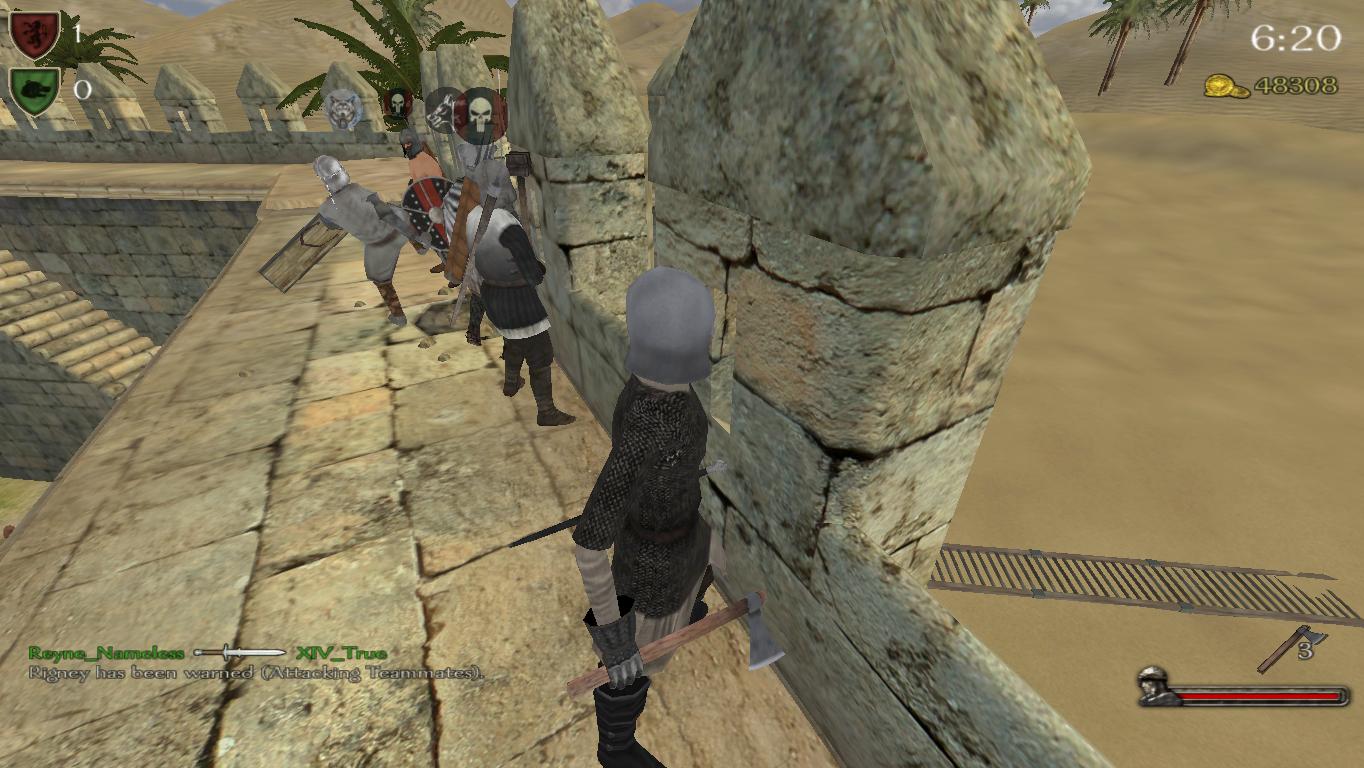Viewport: 1364px width, 768px height.
Task: Click the green team shield emblem
Action: [x=35, y=91]
